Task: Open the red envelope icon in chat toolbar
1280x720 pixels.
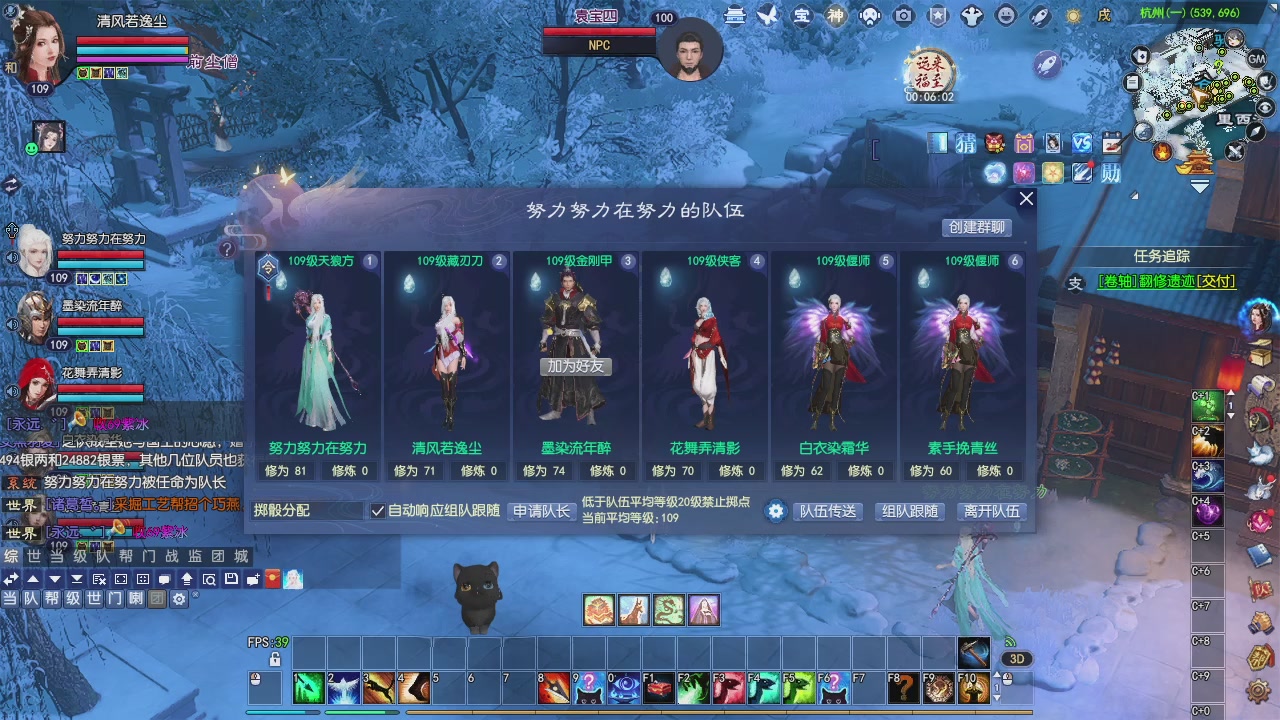Action: 272,578
